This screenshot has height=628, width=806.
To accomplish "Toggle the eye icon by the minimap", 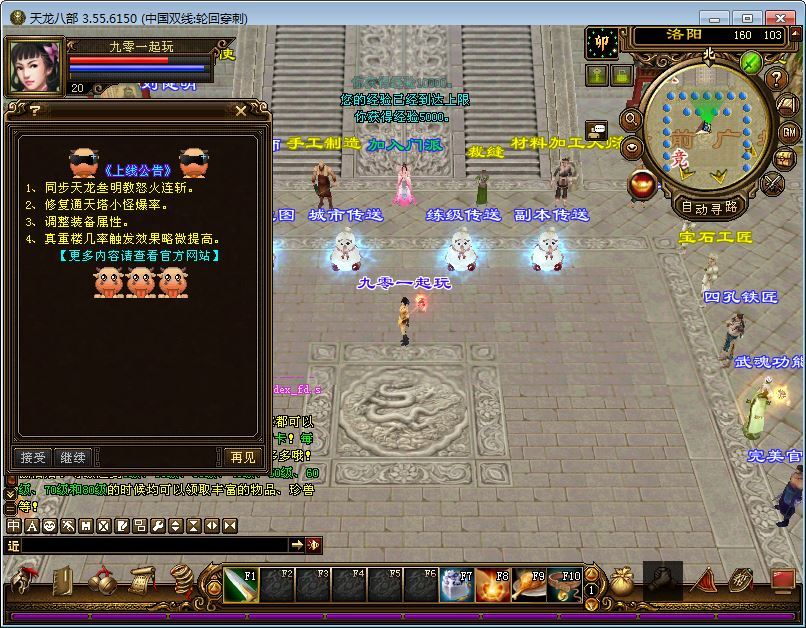I will [x=632, y=148].
